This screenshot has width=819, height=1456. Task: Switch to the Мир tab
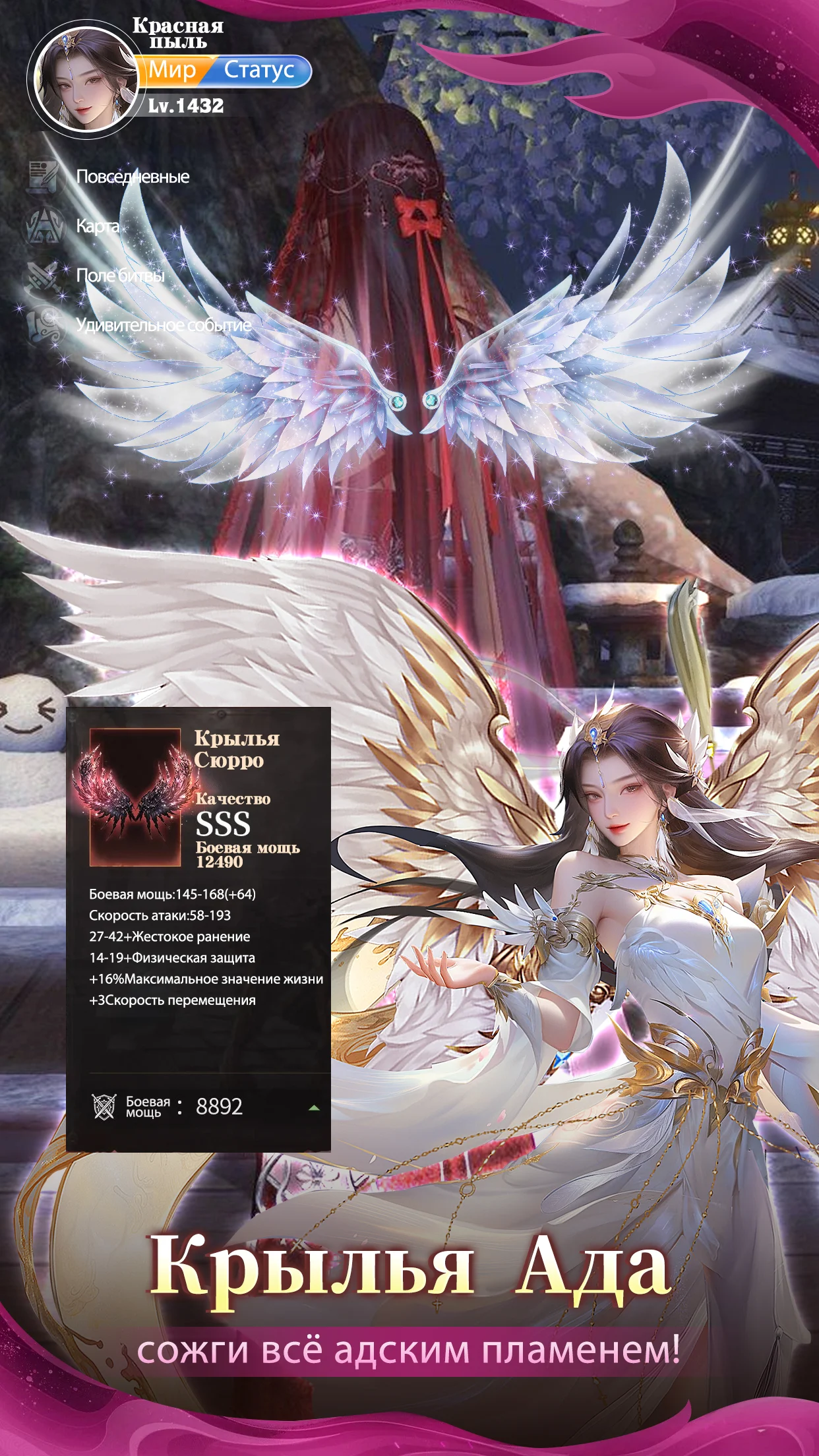pyautogui.click(x=173, y=70)
